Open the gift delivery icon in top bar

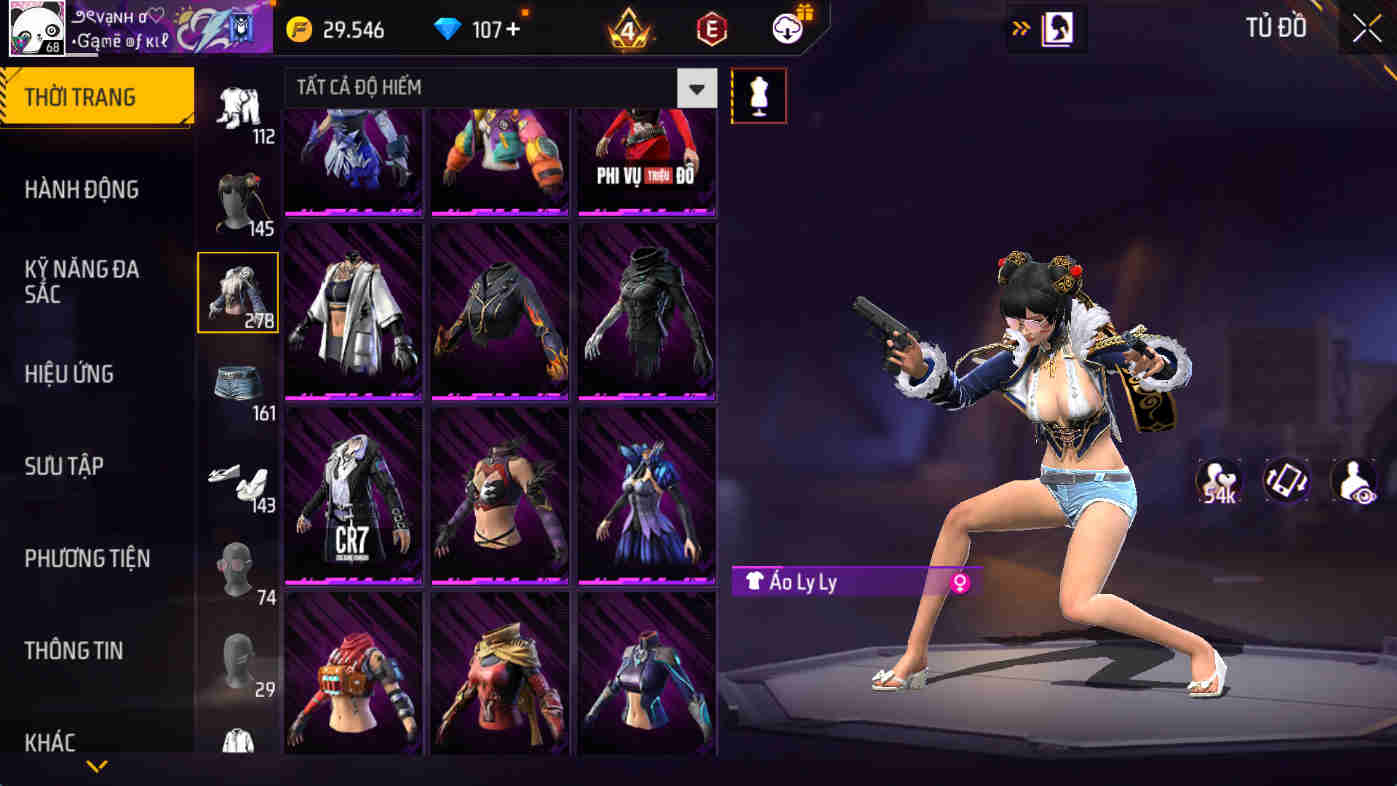point(784,27)
